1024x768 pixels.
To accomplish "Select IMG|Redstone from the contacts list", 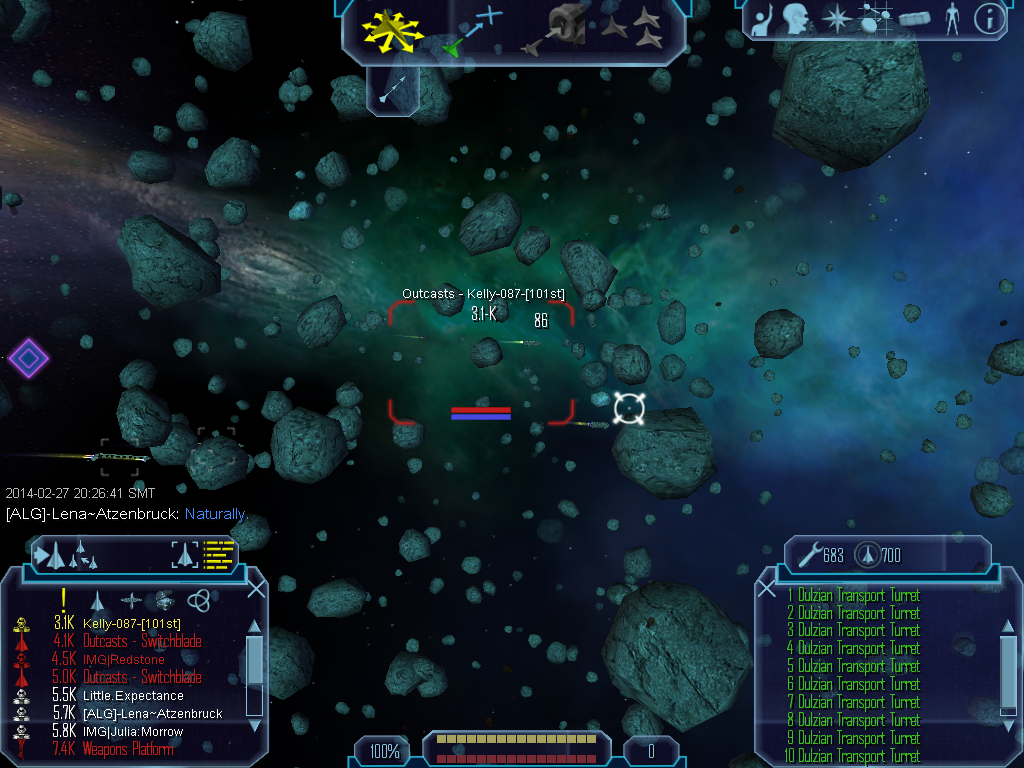I will point(124,660).
